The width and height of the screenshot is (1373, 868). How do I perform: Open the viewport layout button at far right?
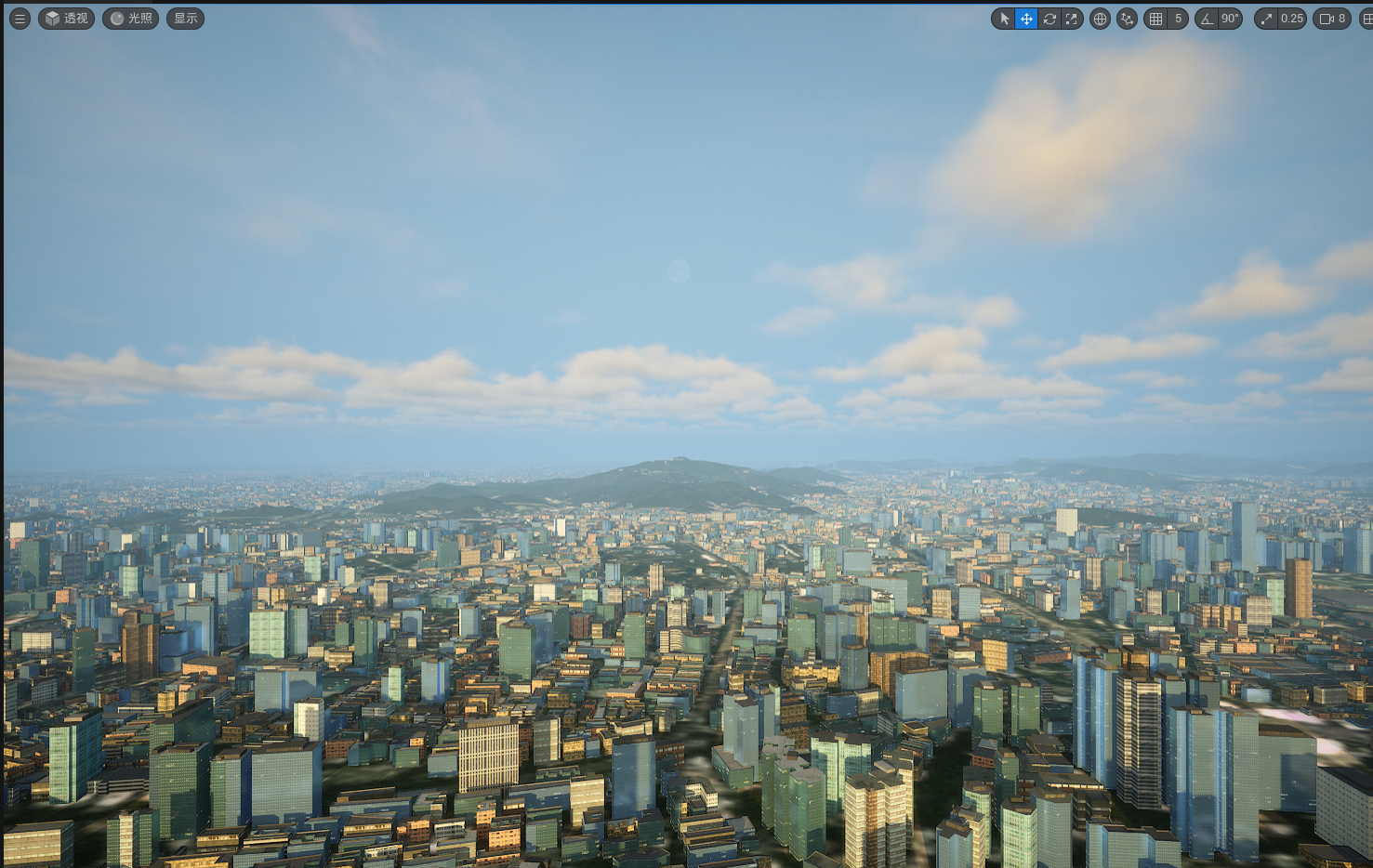click(x=1366, y=19)
